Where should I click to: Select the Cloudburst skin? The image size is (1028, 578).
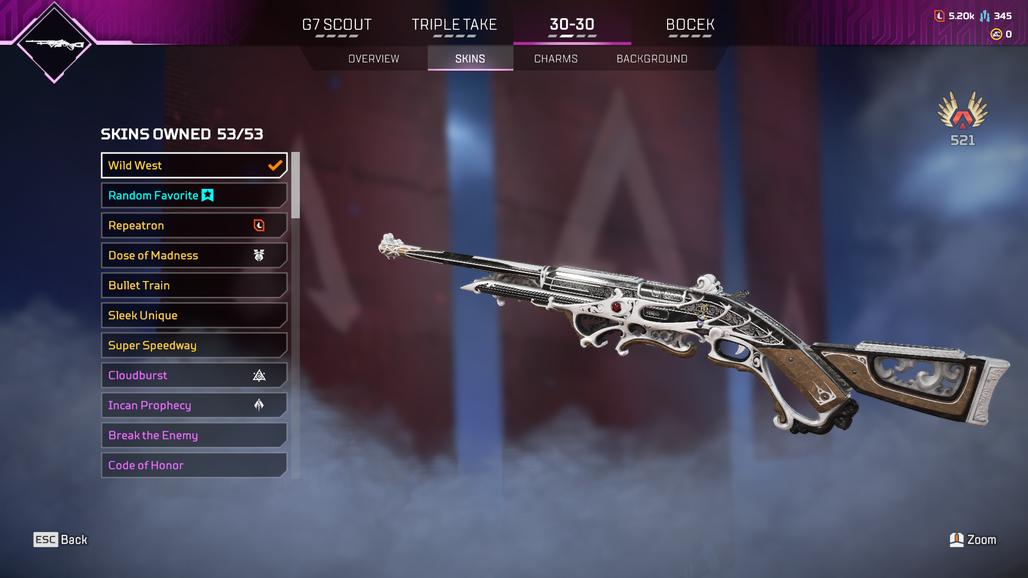[x=194, y=376]
